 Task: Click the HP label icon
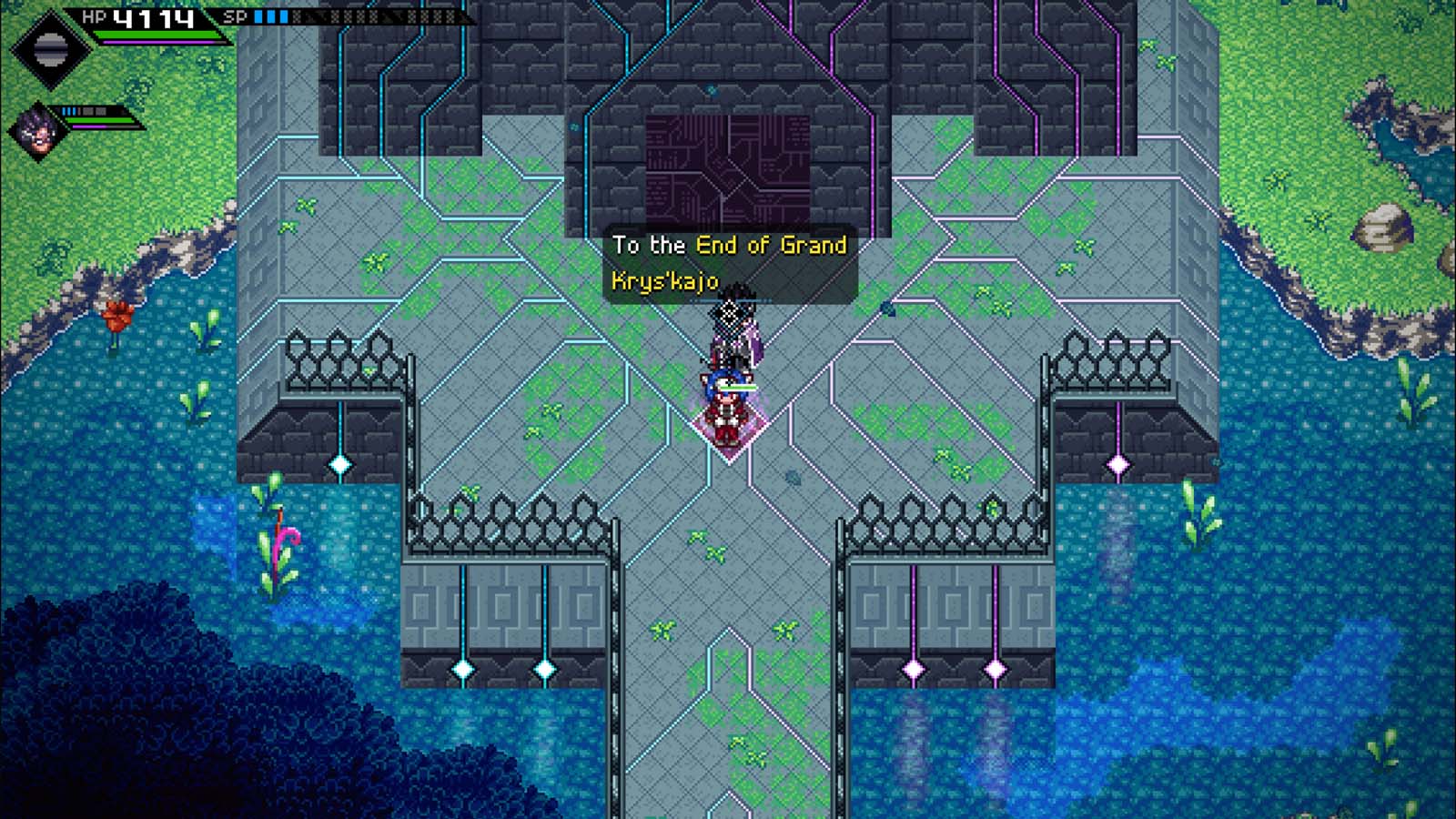(x=96, y=15)
